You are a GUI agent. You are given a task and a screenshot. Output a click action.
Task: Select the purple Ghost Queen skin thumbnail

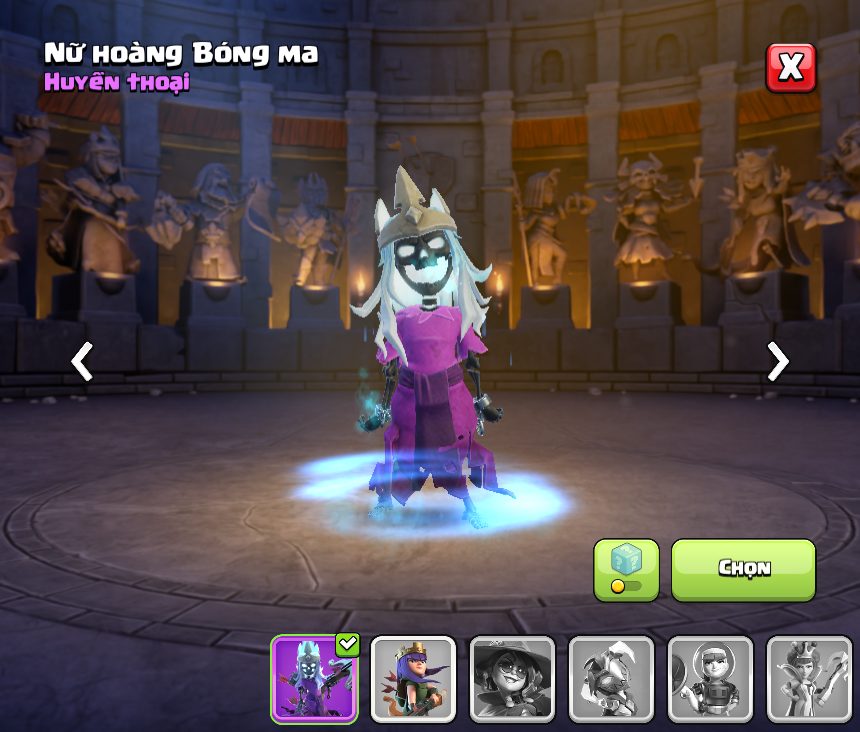314,679
